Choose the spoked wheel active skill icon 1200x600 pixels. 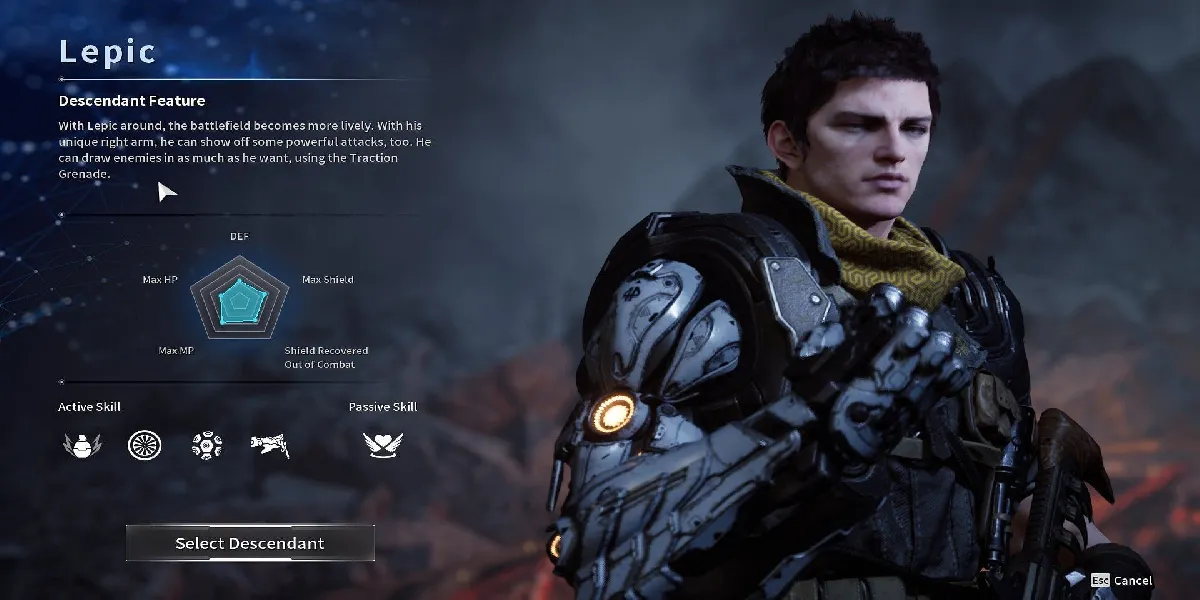pos(145,445)
